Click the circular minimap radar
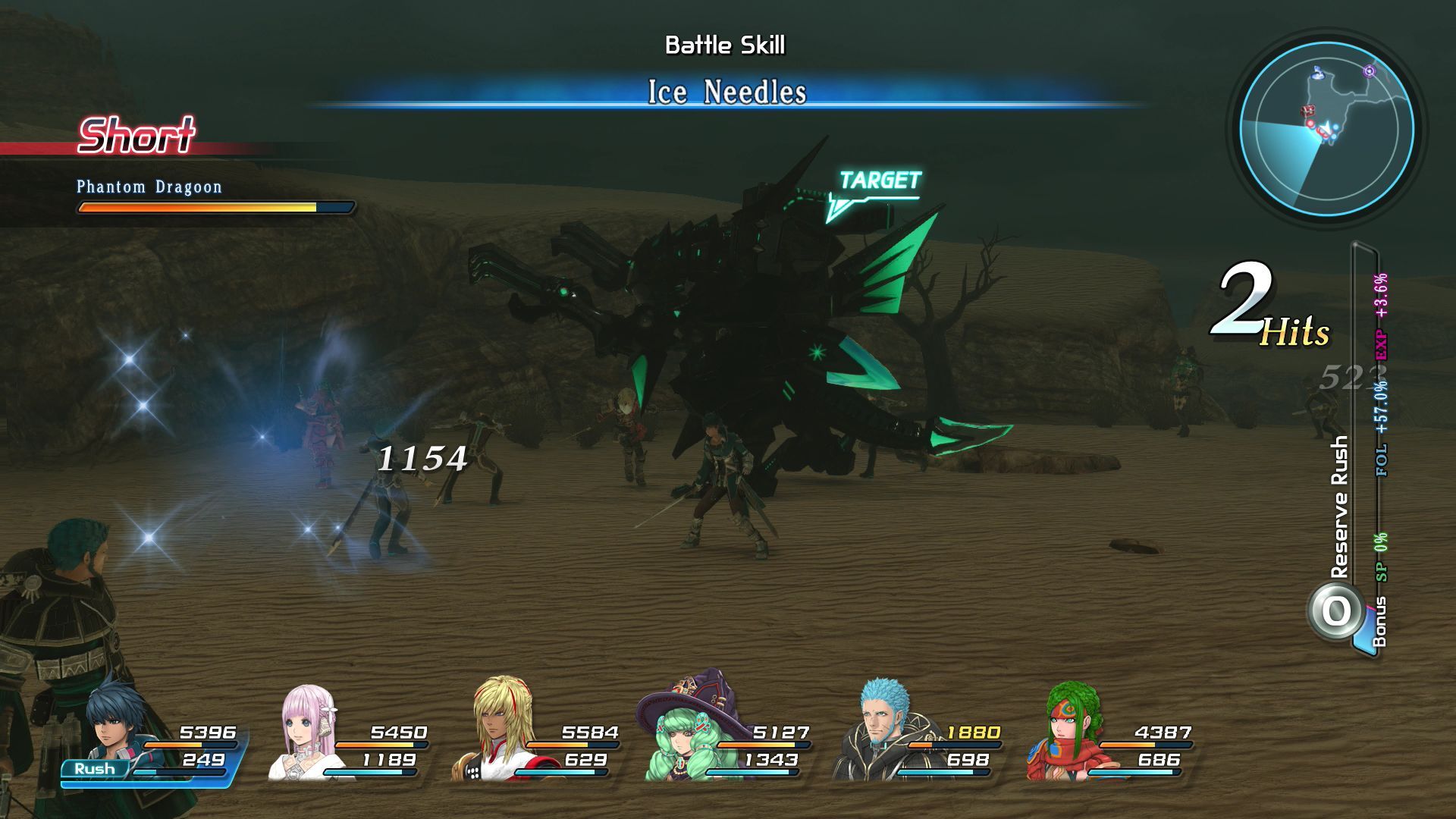The image size is (1456, 819). click(x=1326, y=128)
